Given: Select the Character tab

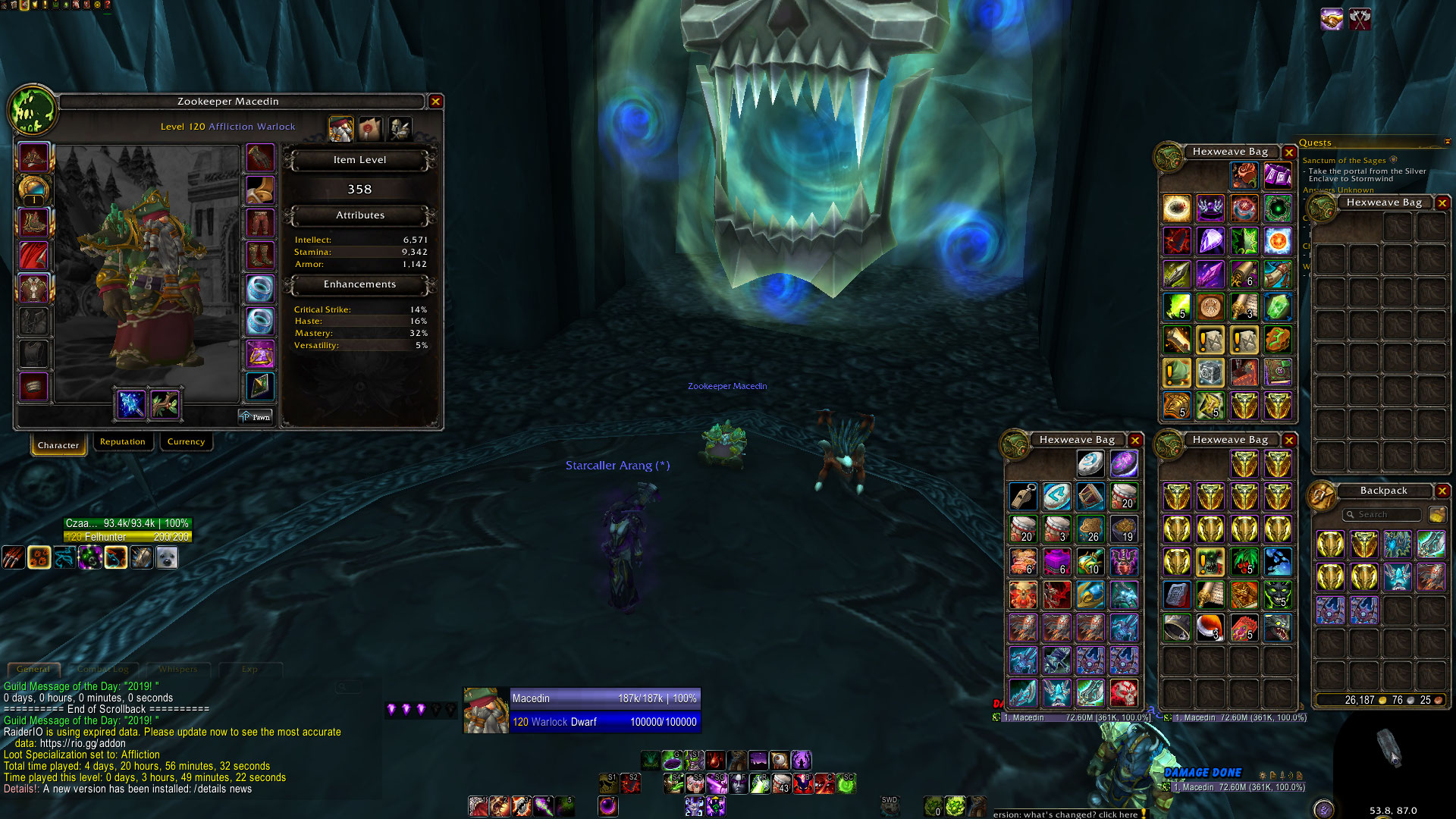Looking at the screenshot, I should 58,445.
